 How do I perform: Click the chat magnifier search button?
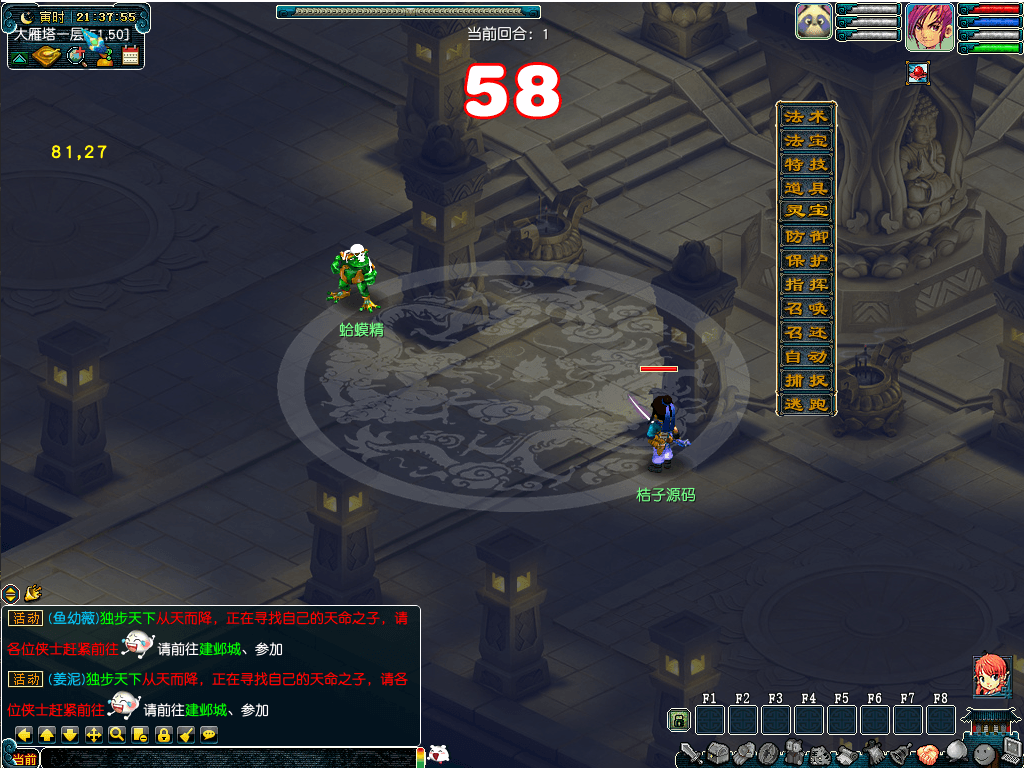(117, 735)
